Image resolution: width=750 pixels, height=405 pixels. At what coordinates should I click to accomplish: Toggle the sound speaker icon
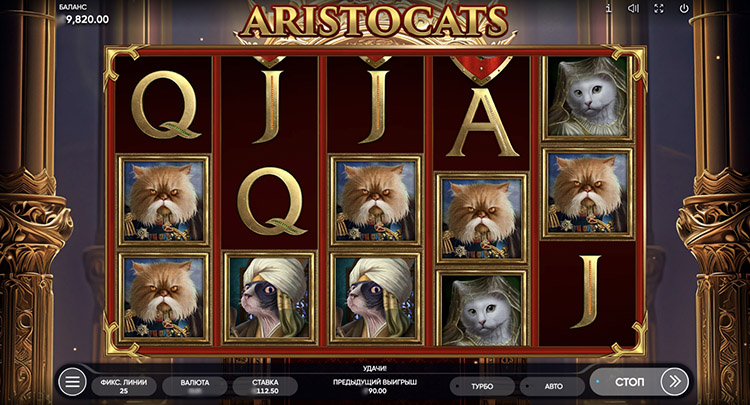click(x=633, y=8)
